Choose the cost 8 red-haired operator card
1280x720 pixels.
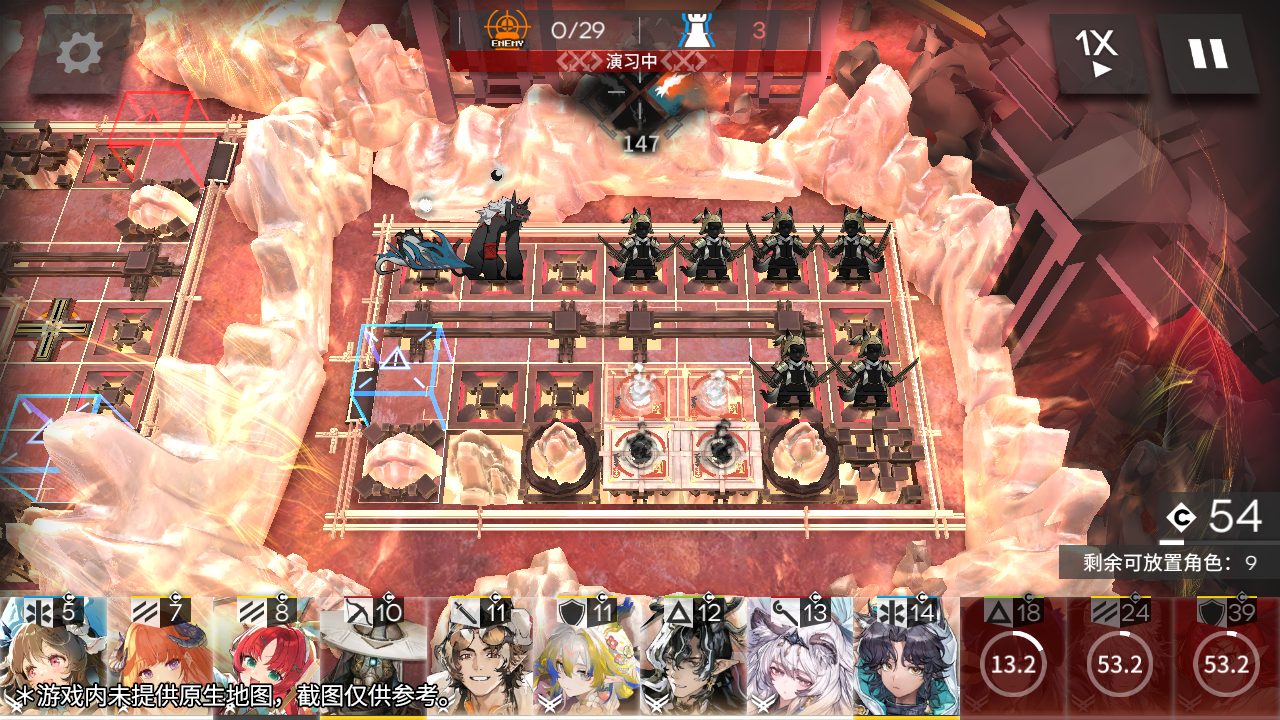coord(267,658)
